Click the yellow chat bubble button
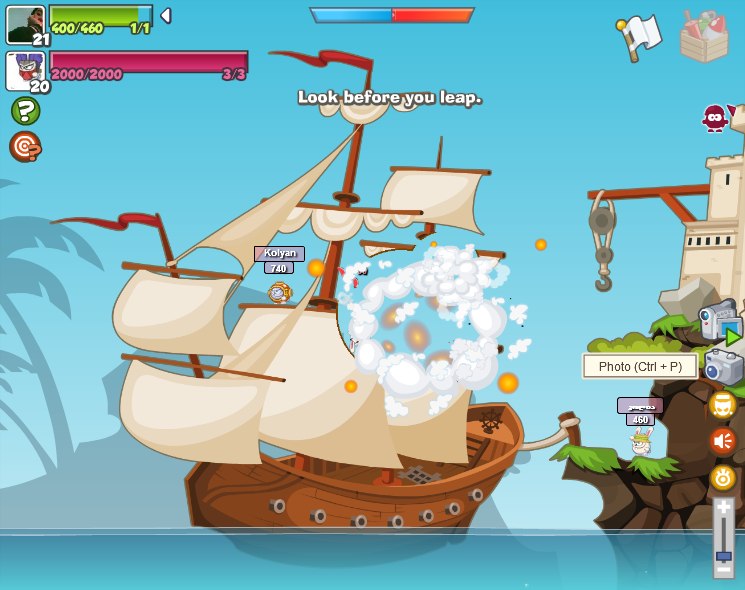 click(722, 405)
